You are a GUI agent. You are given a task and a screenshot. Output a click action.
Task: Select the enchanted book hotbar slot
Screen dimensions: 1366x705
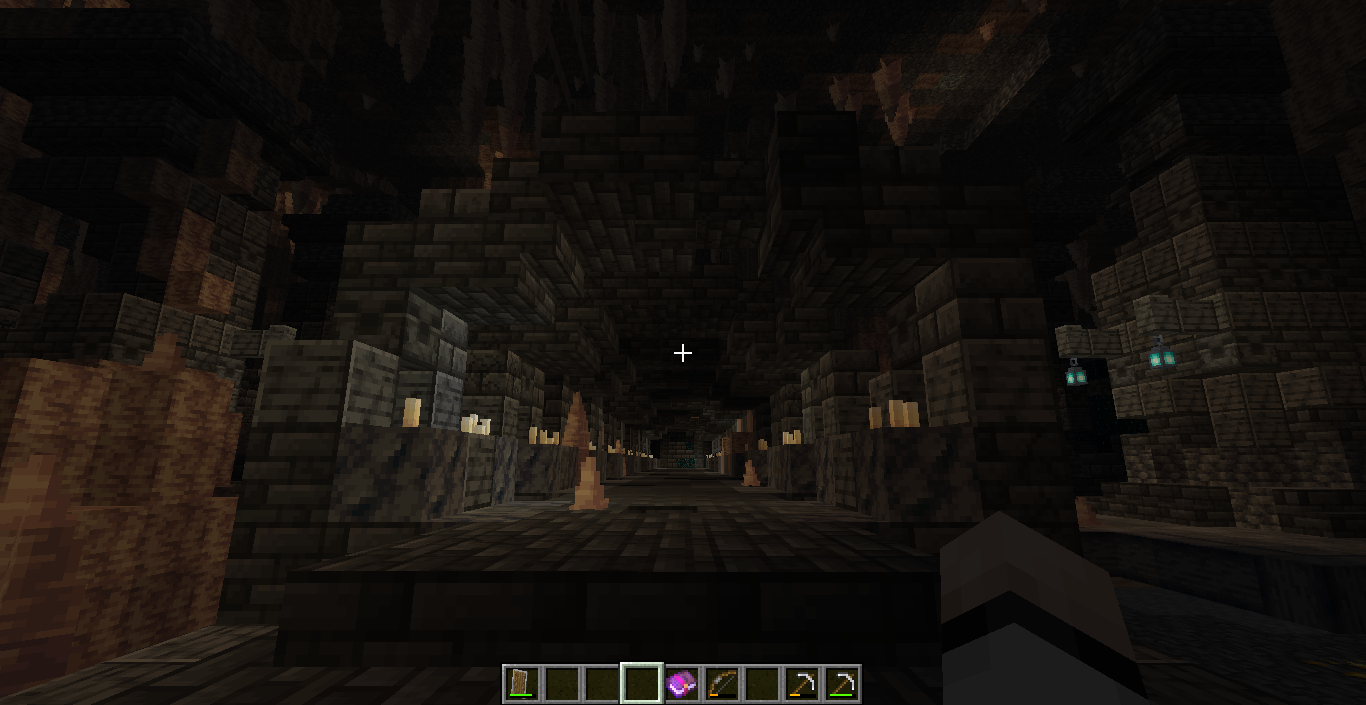coord(681,684)
